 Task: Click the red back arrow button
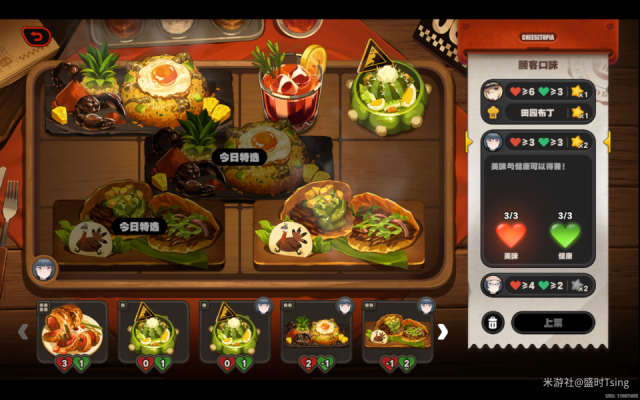click(x=38, y=37)
